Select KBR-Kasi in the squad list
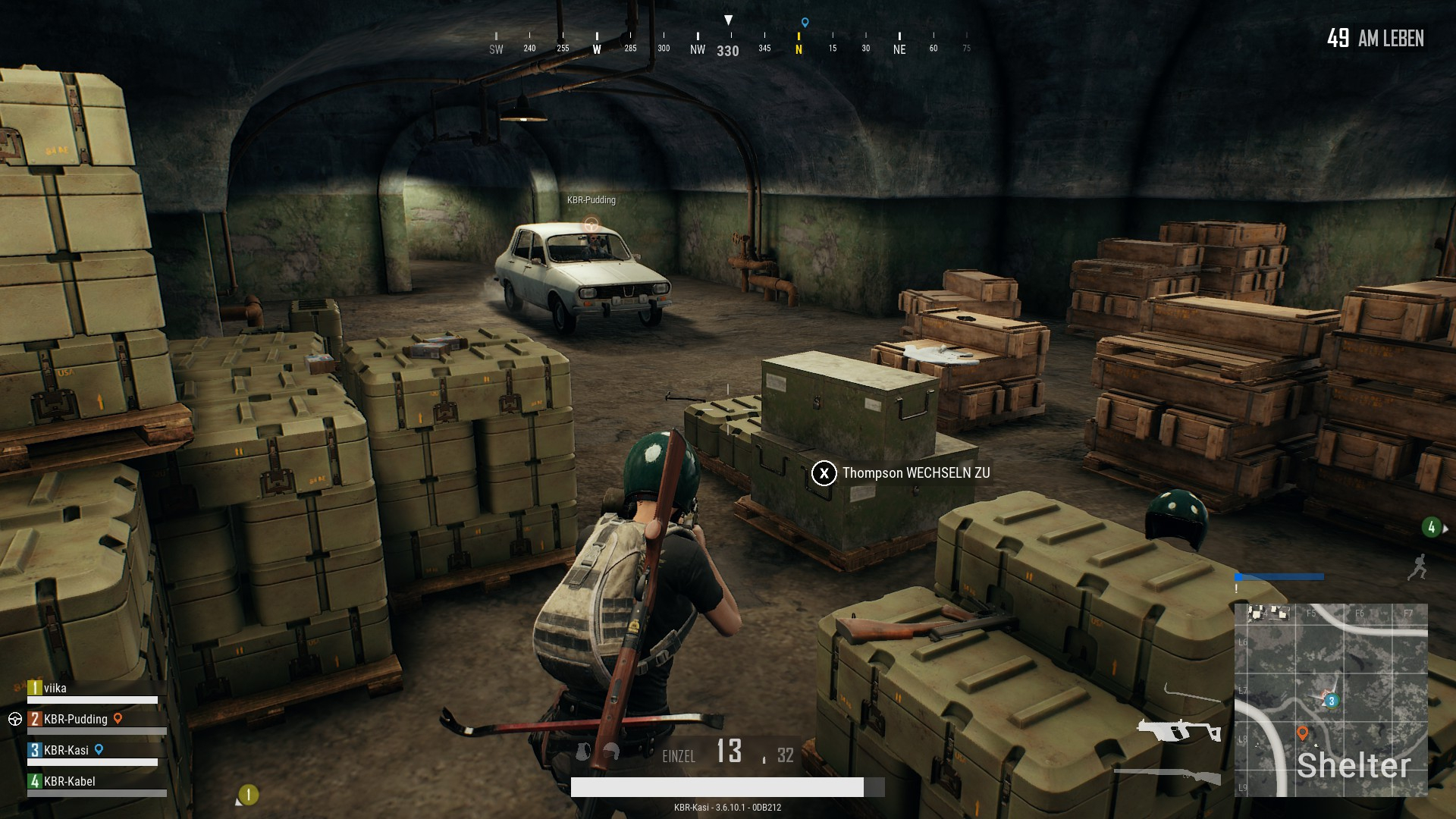The height and width of the screenshot is (819, 1456). 66,750
